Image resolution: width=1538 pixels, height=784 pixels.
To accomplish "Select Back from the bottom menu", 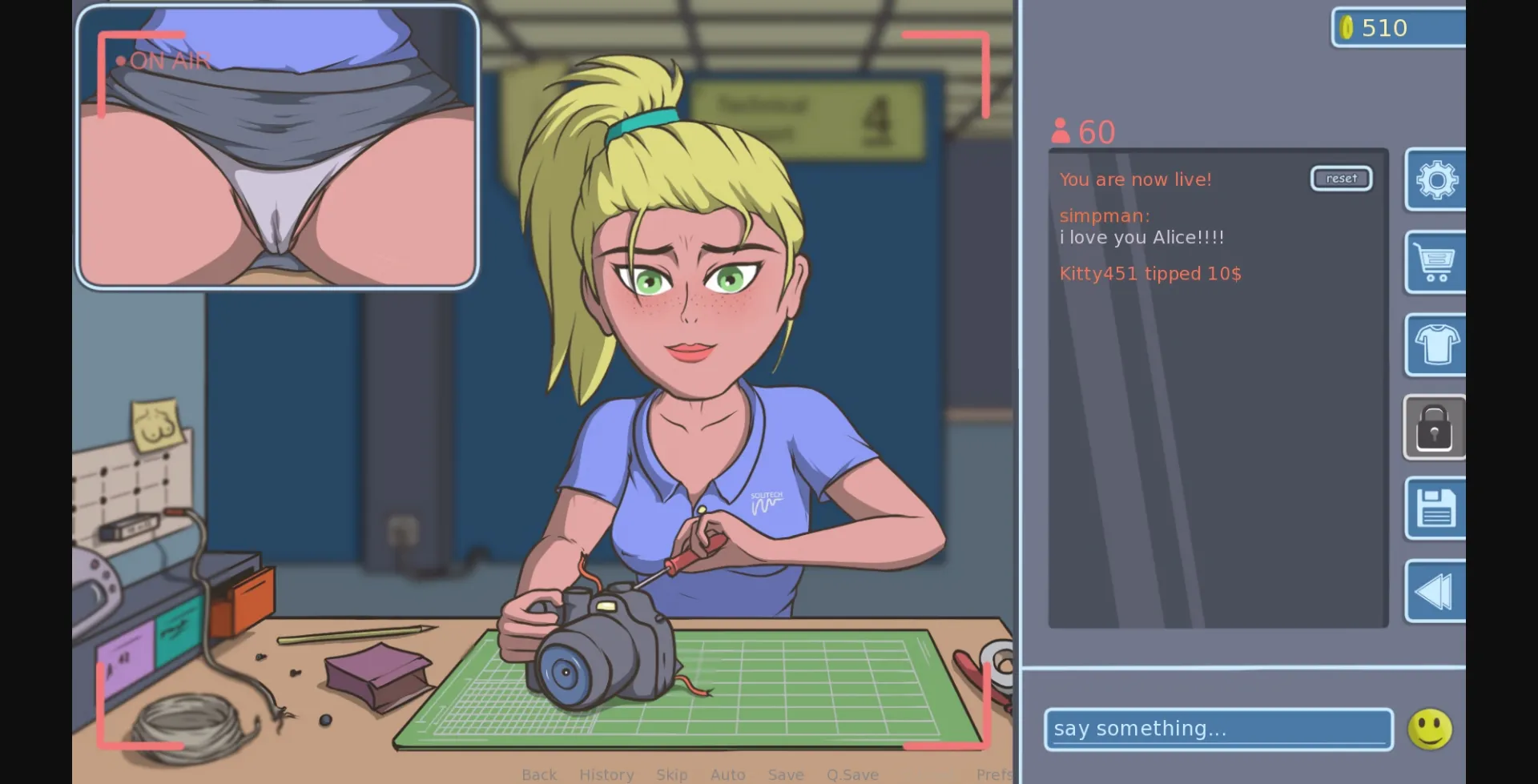I will [539, 774].
